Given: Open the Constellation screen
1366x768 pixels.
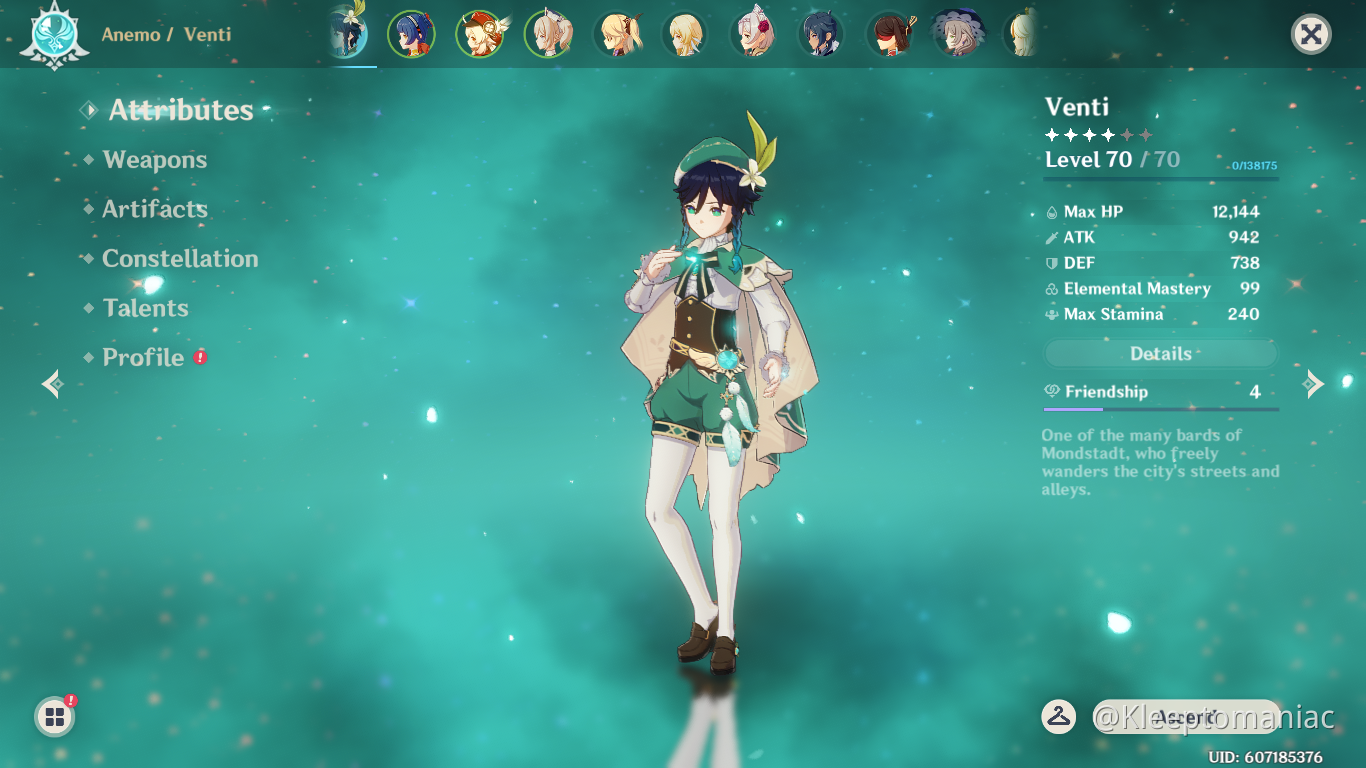Looking at the screenshot, I should [180, 259].
